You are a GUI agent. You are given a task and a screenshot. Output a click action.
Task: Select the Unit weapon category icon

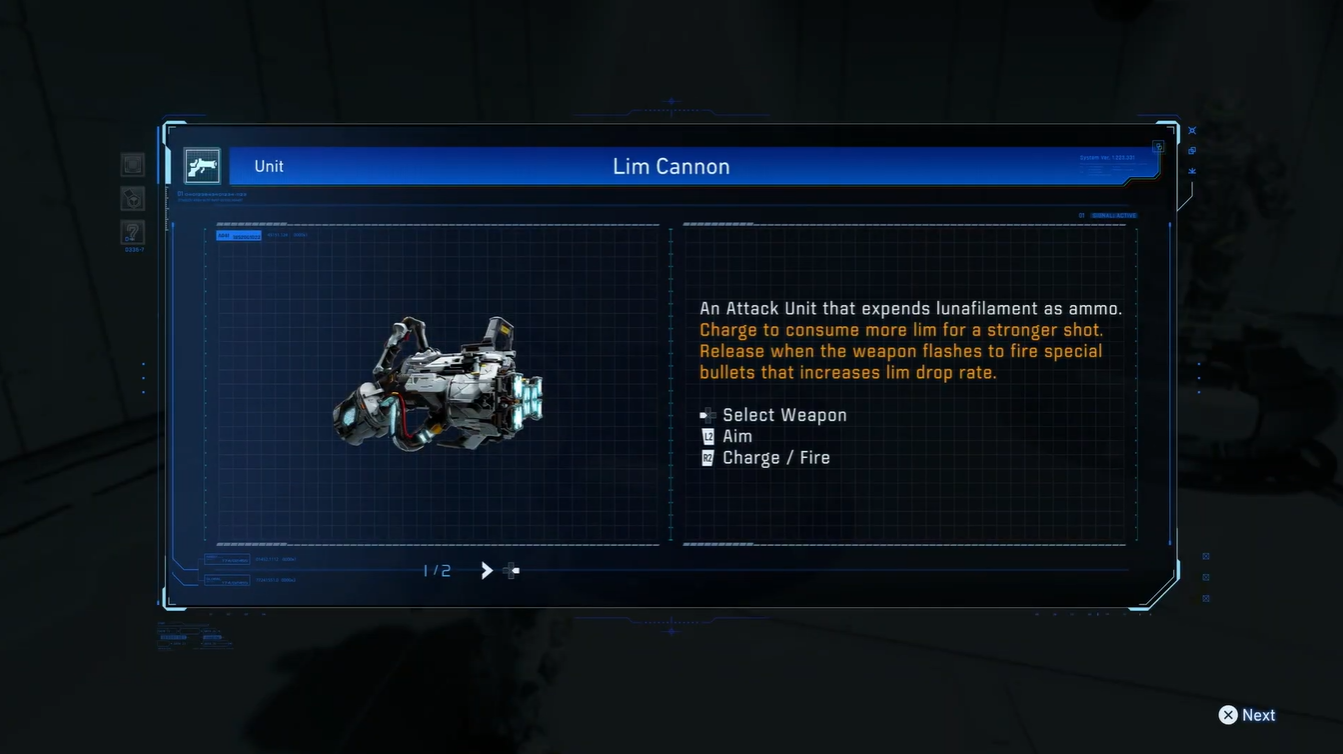(x=202, y=166)
